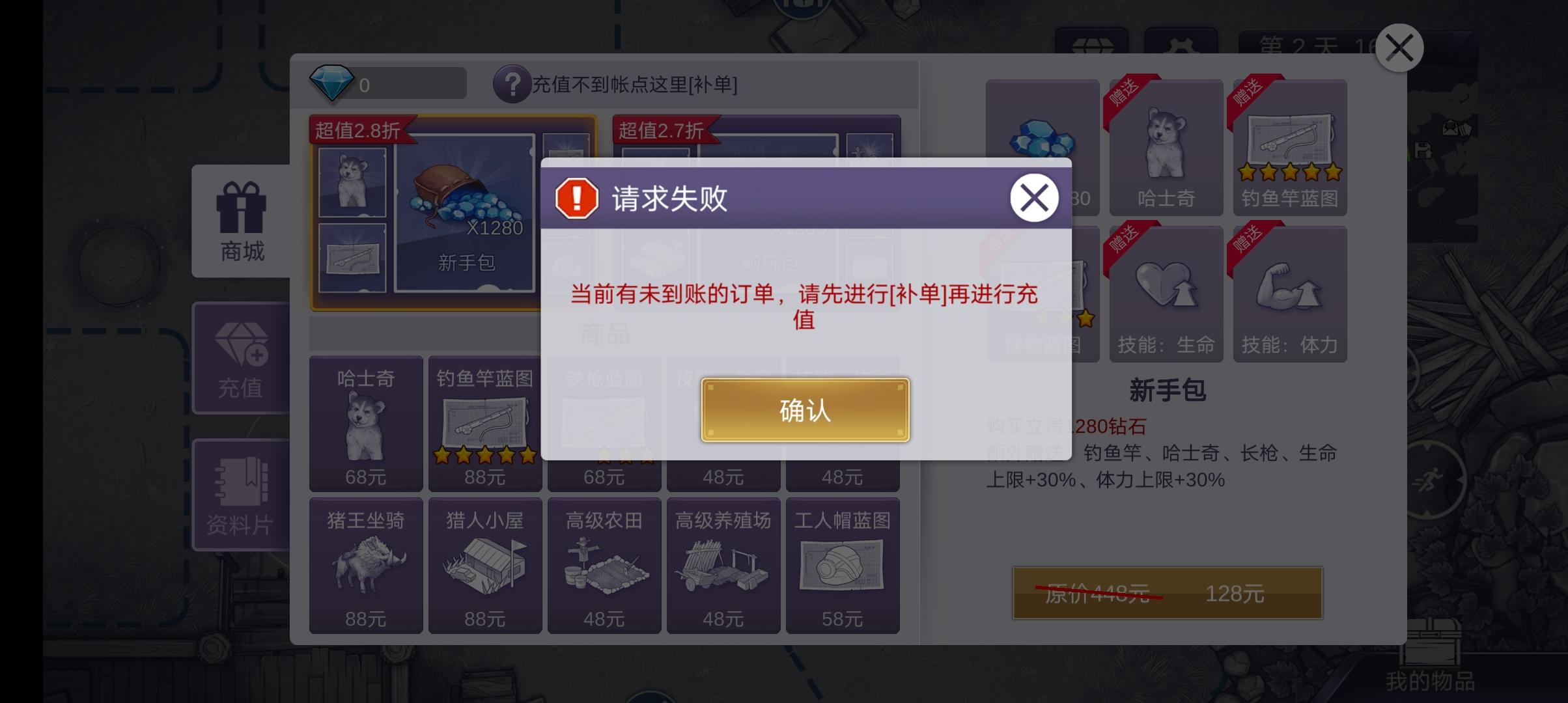This screenshot has width=1568, height=703.
Task: Select the 高级农田 advanced farmland icon
Action: (604, 566)
